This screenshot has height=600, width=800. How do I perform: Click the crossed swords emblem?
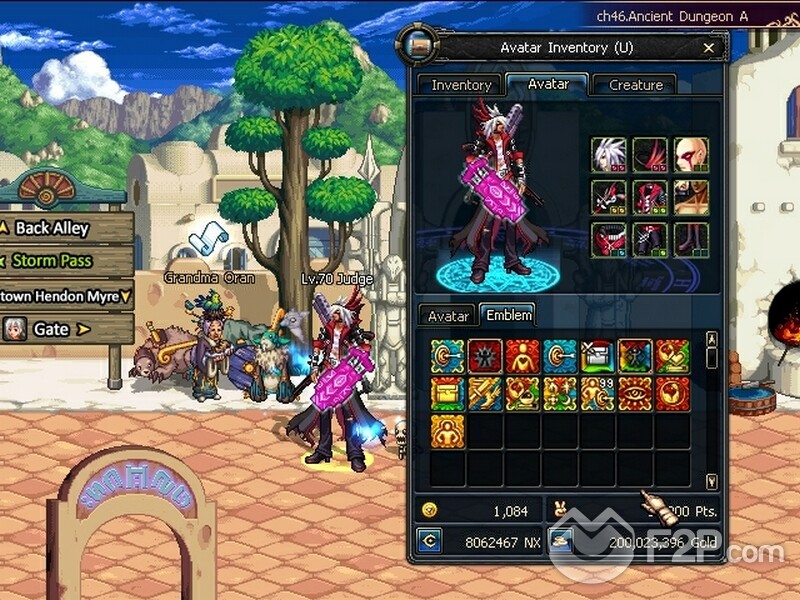point(485,394)
